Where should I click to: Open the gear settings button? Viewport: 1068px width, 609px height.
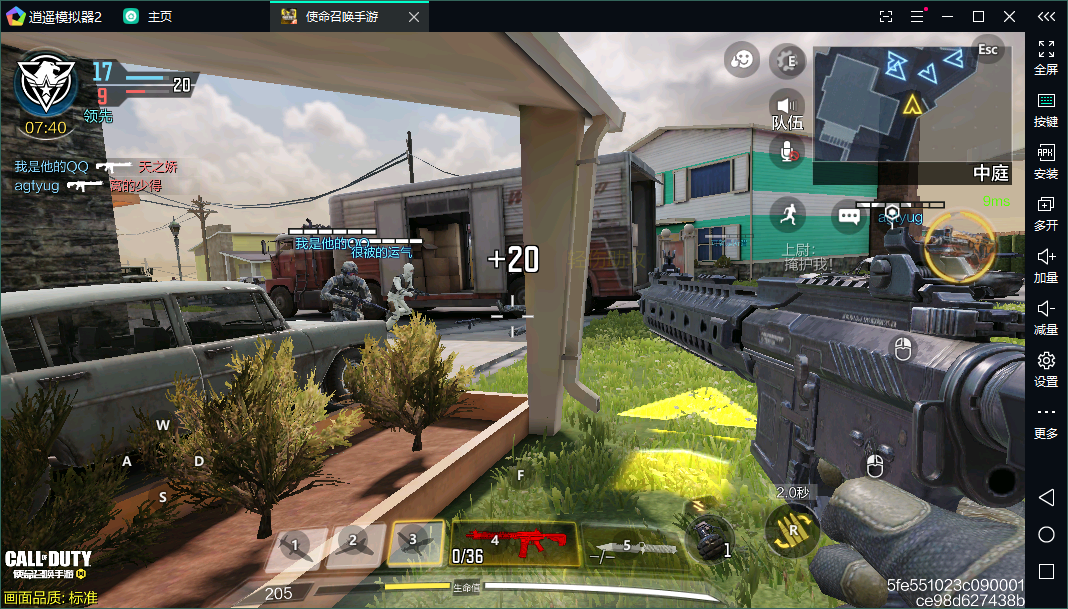(x=788, y=61)
